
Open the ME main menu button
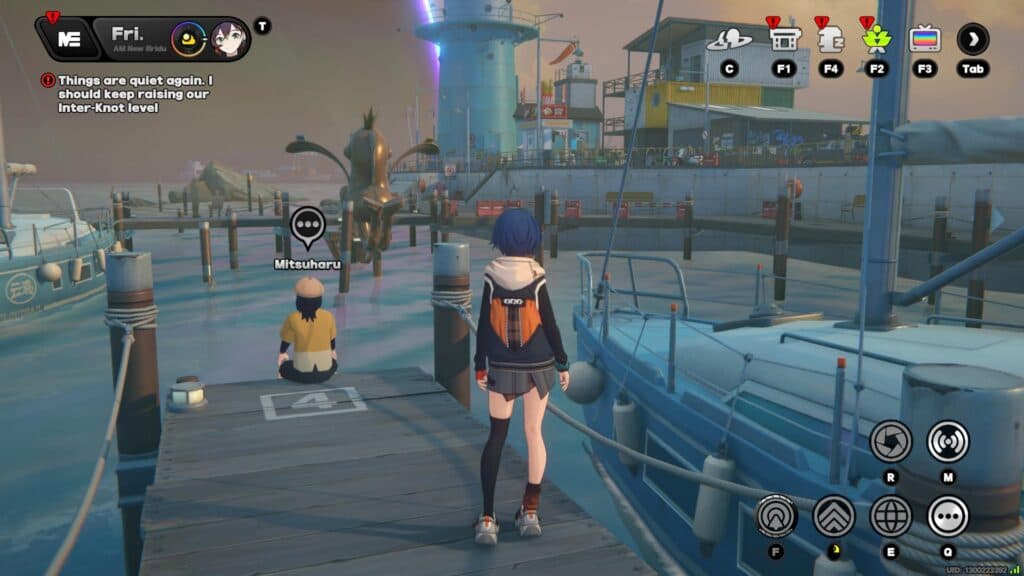68,39
